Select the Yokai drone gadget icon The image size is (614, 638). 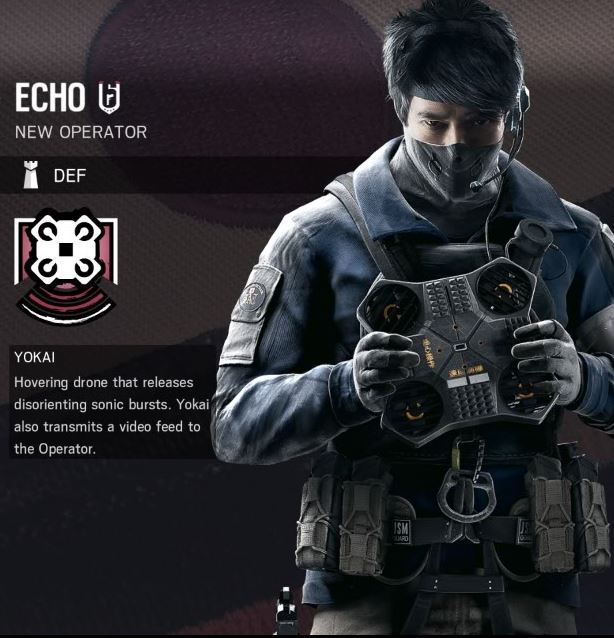(65, 263)
